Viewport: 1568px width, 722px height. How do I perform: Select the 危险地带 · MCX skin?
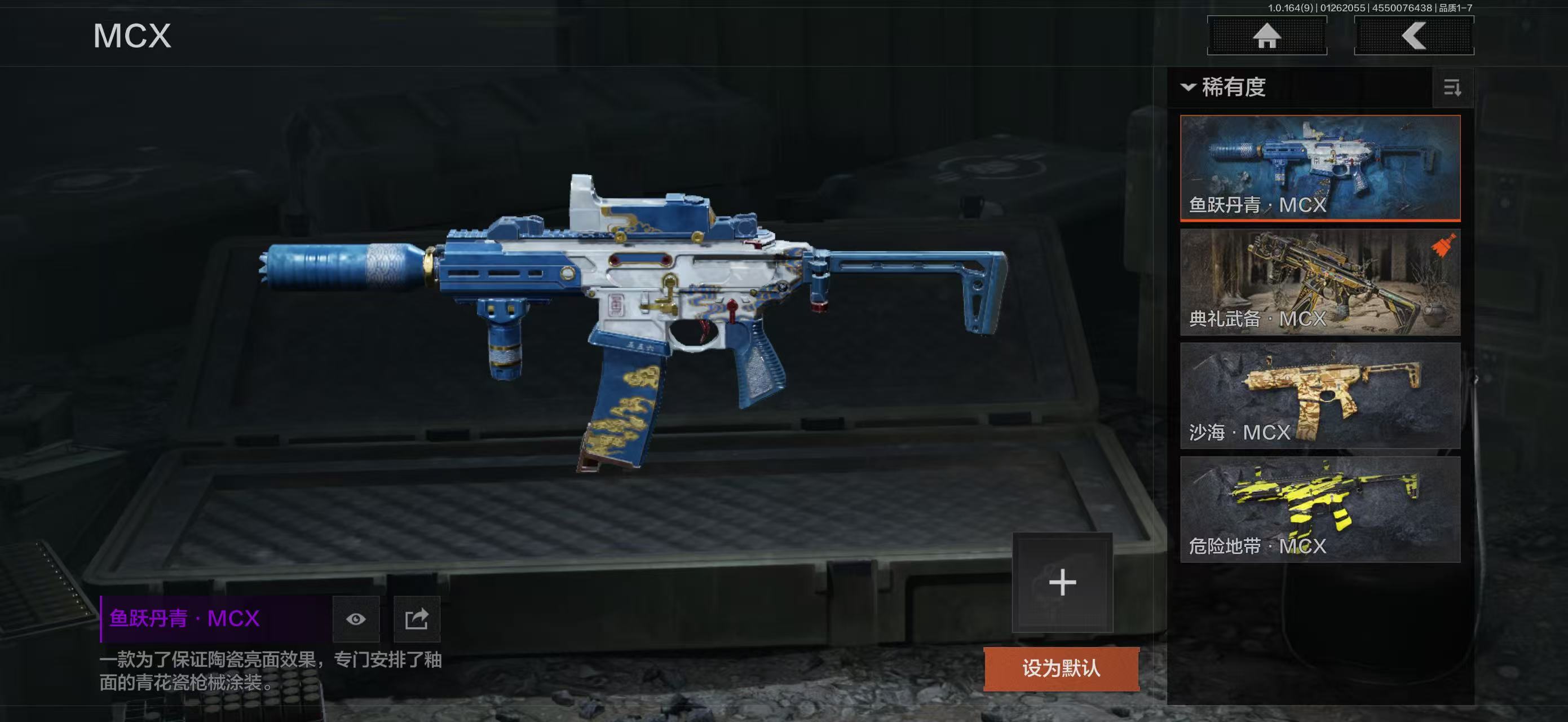point(1320,509)
